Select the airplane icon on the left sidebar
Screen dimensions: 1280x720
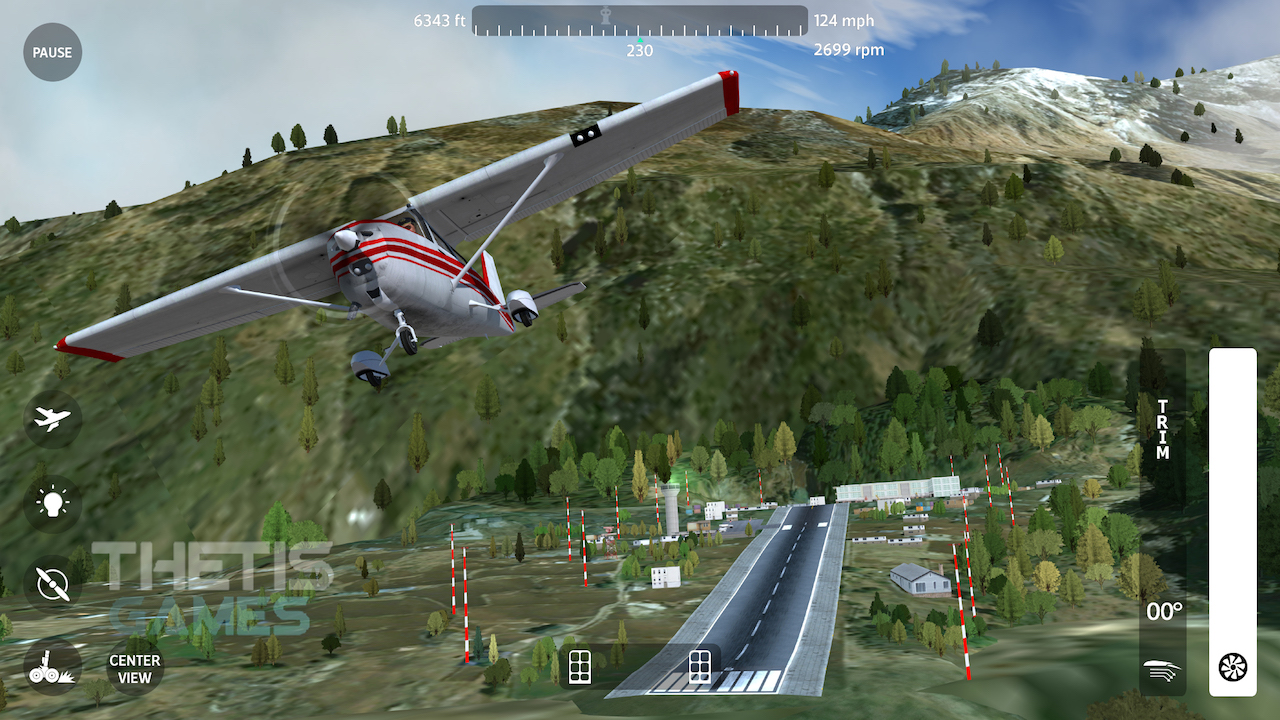coord(51,419)
